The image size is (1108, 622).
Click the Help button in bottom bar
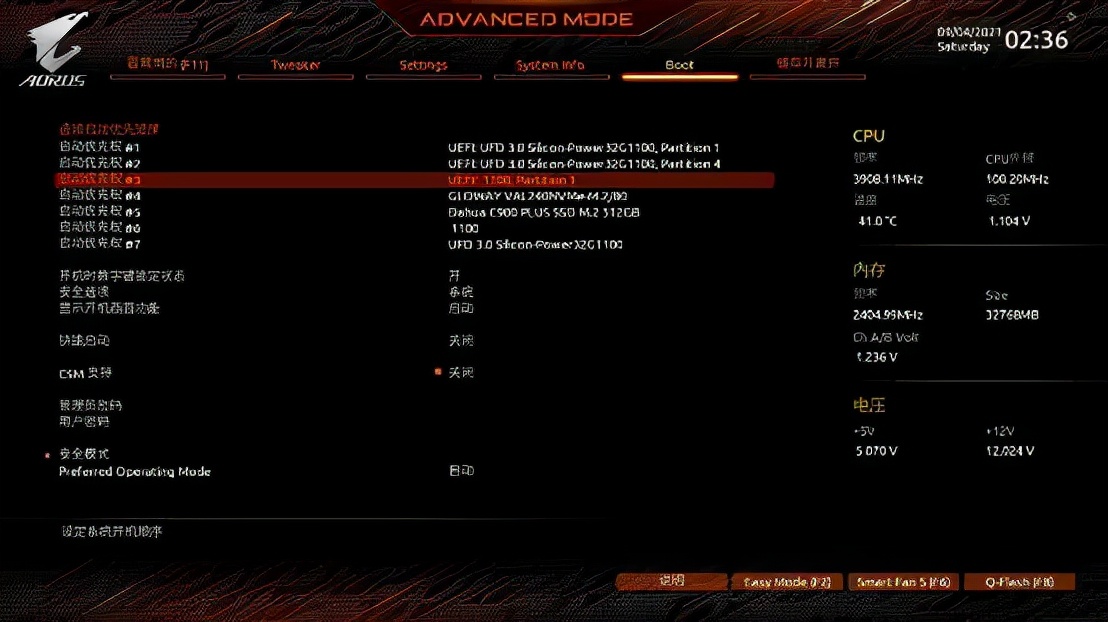pos(671,581)
